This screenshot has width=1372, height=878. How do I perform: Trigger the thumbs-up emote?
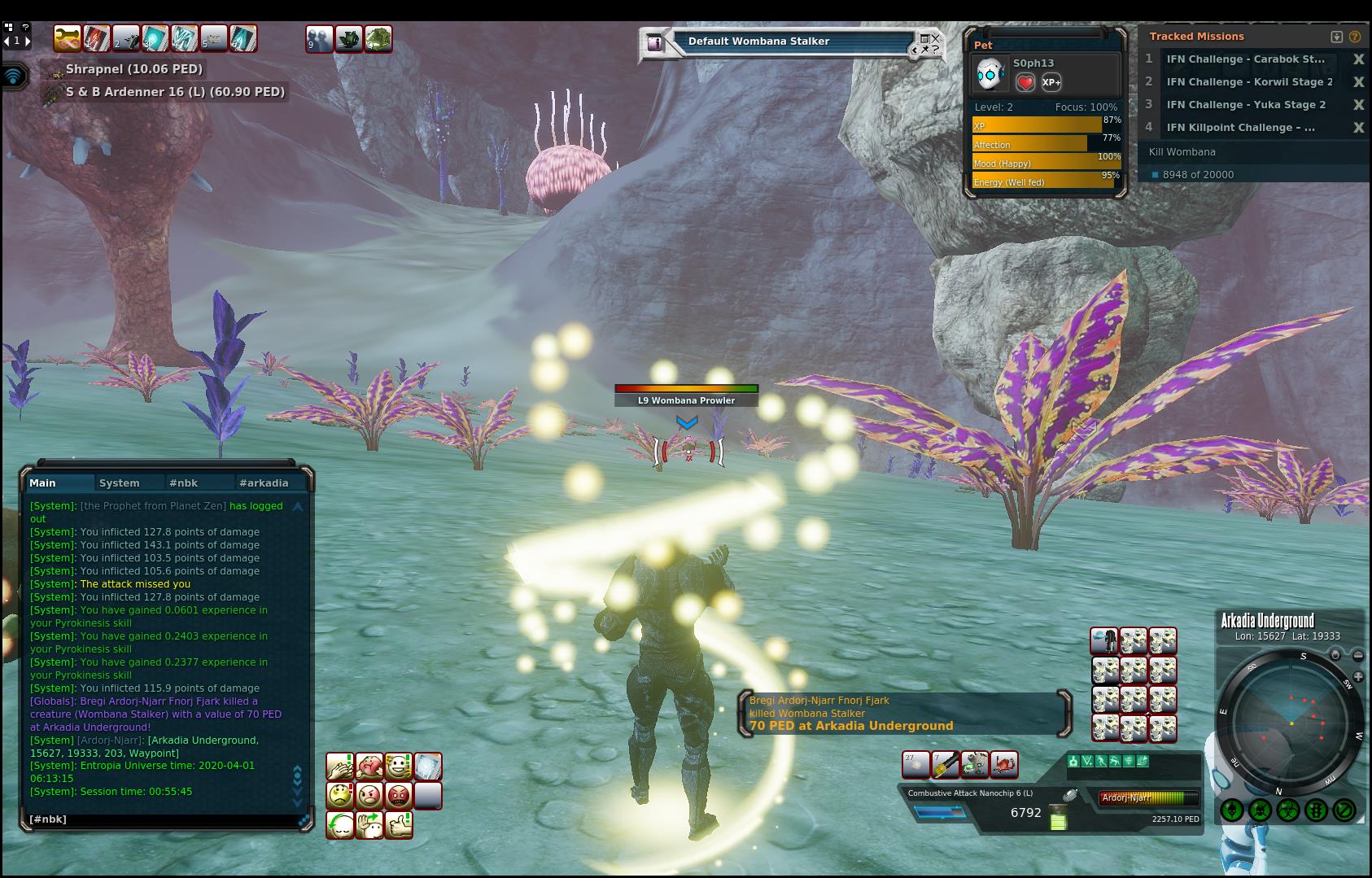click(x=399, y=824)
